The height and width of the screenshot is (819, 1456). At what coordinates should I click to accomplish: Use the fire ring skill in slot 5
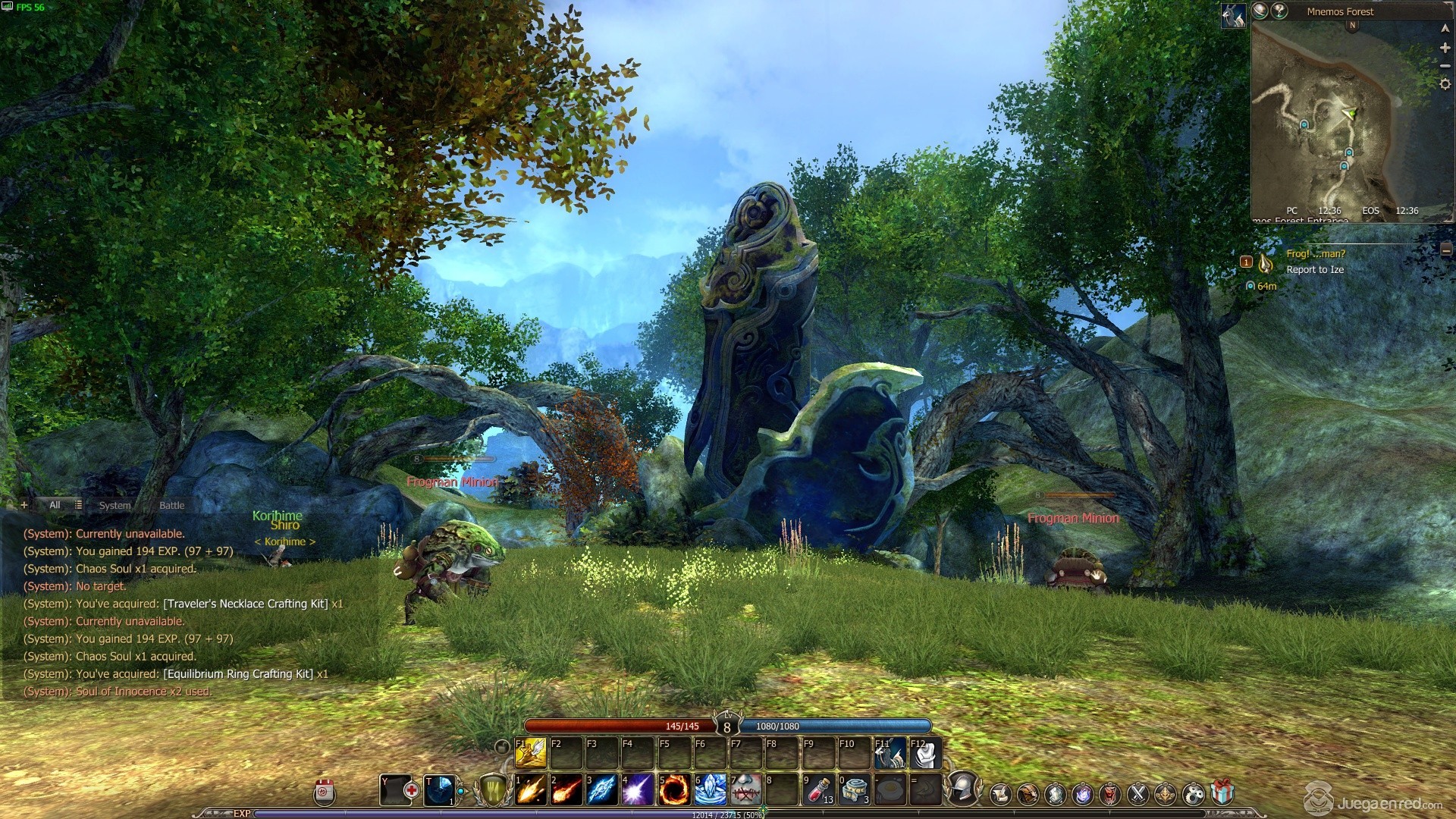click(673, 790)
